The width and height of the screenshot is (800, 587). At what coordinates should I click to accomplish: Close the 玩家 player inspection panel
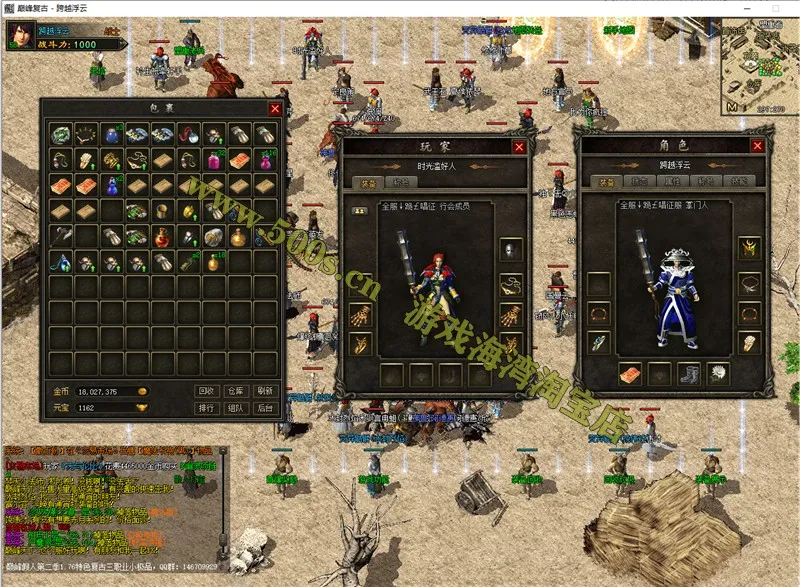(x=519, y=147)
